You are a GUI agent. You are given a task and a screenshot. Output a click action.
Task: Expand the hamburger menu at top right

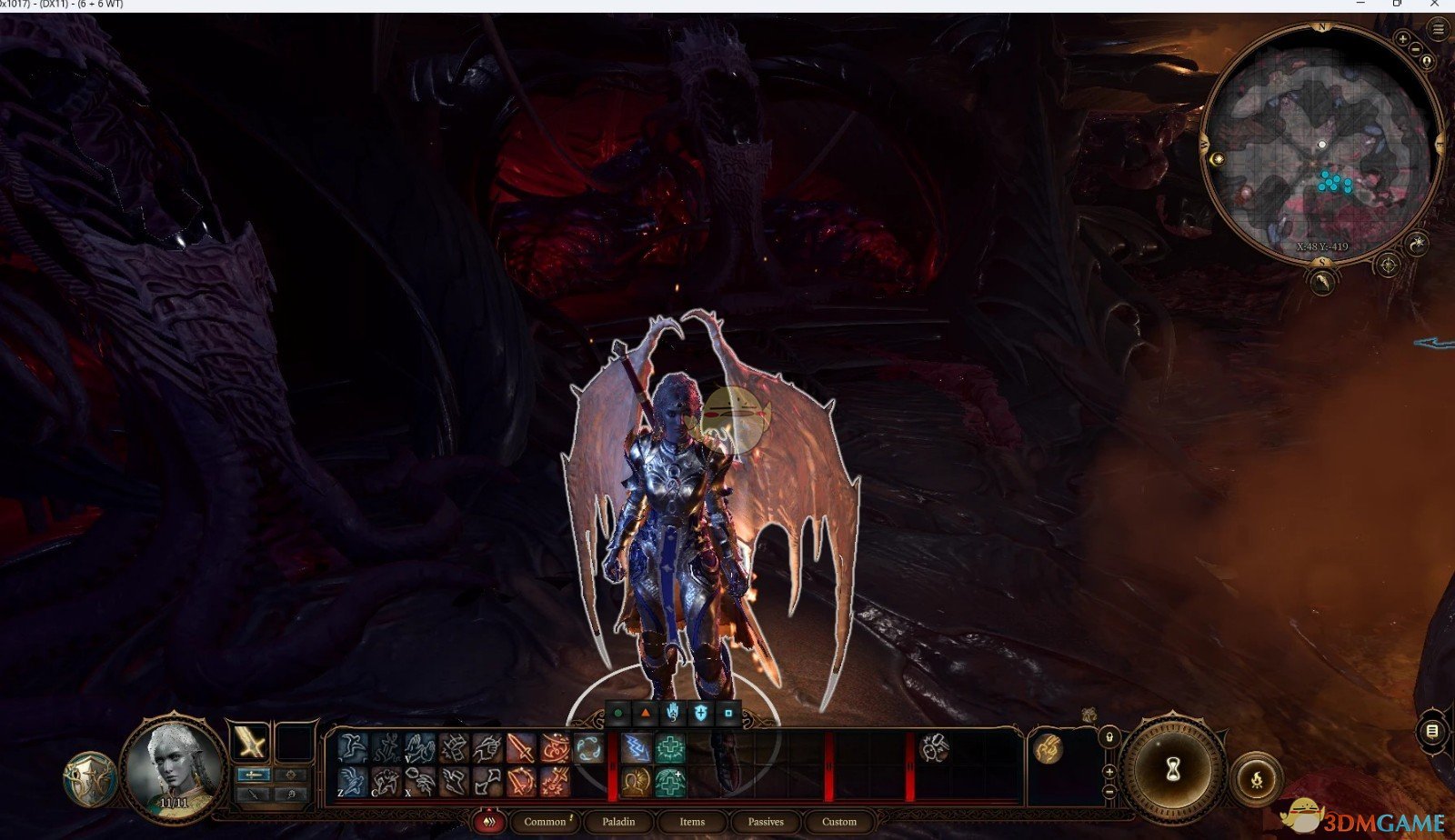point(1440,28)
